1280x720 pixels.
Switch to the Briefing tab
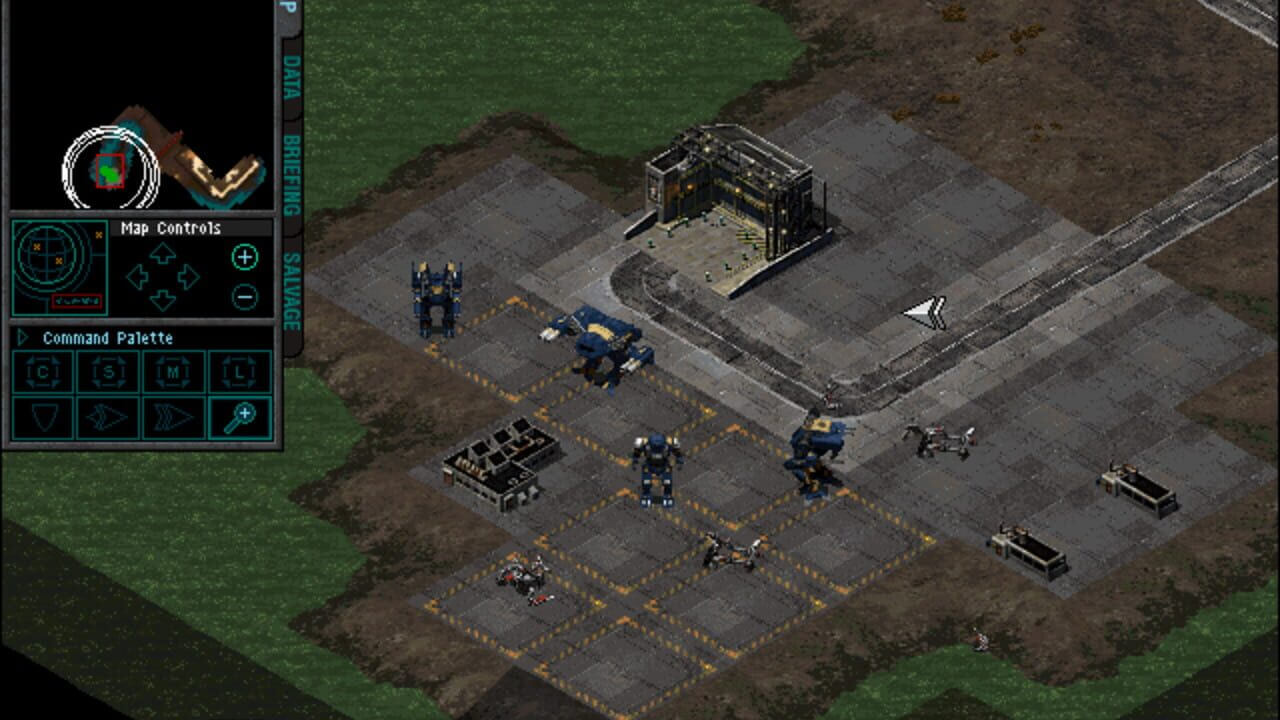click(x=291, y=176)
